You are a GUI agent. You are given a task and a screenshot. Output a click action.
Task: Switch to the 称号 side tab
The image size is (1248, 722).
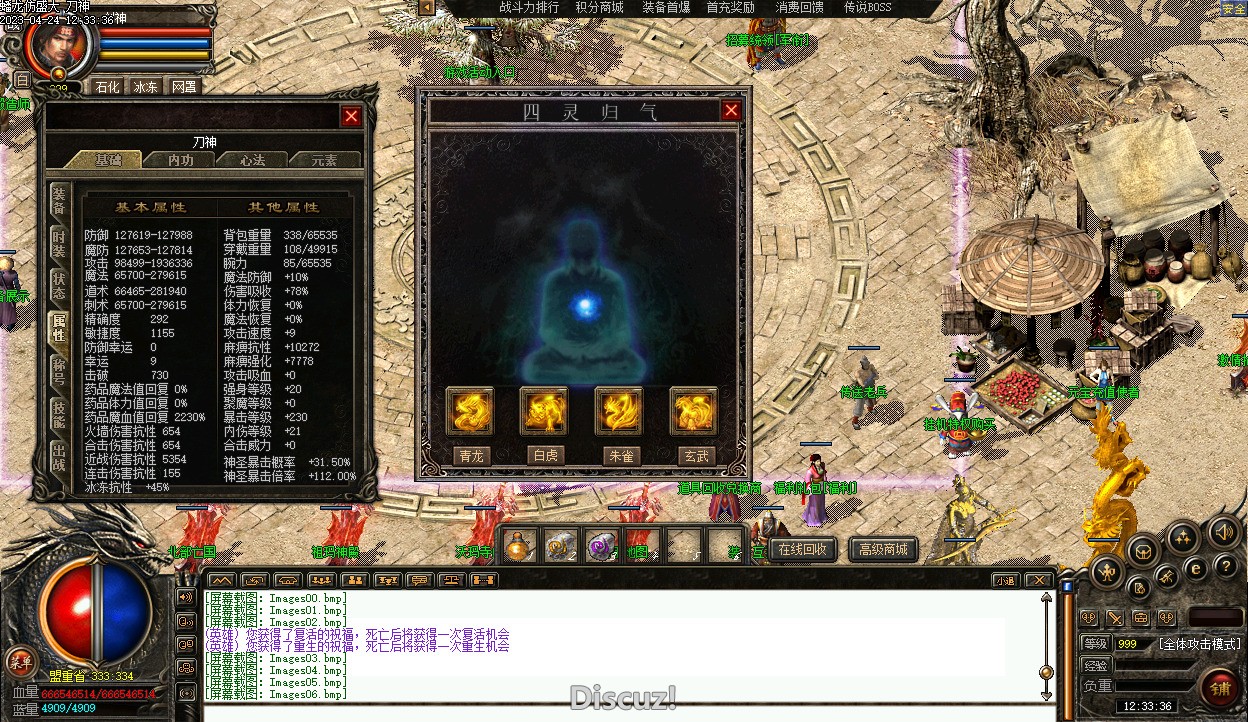click(60, 369)
